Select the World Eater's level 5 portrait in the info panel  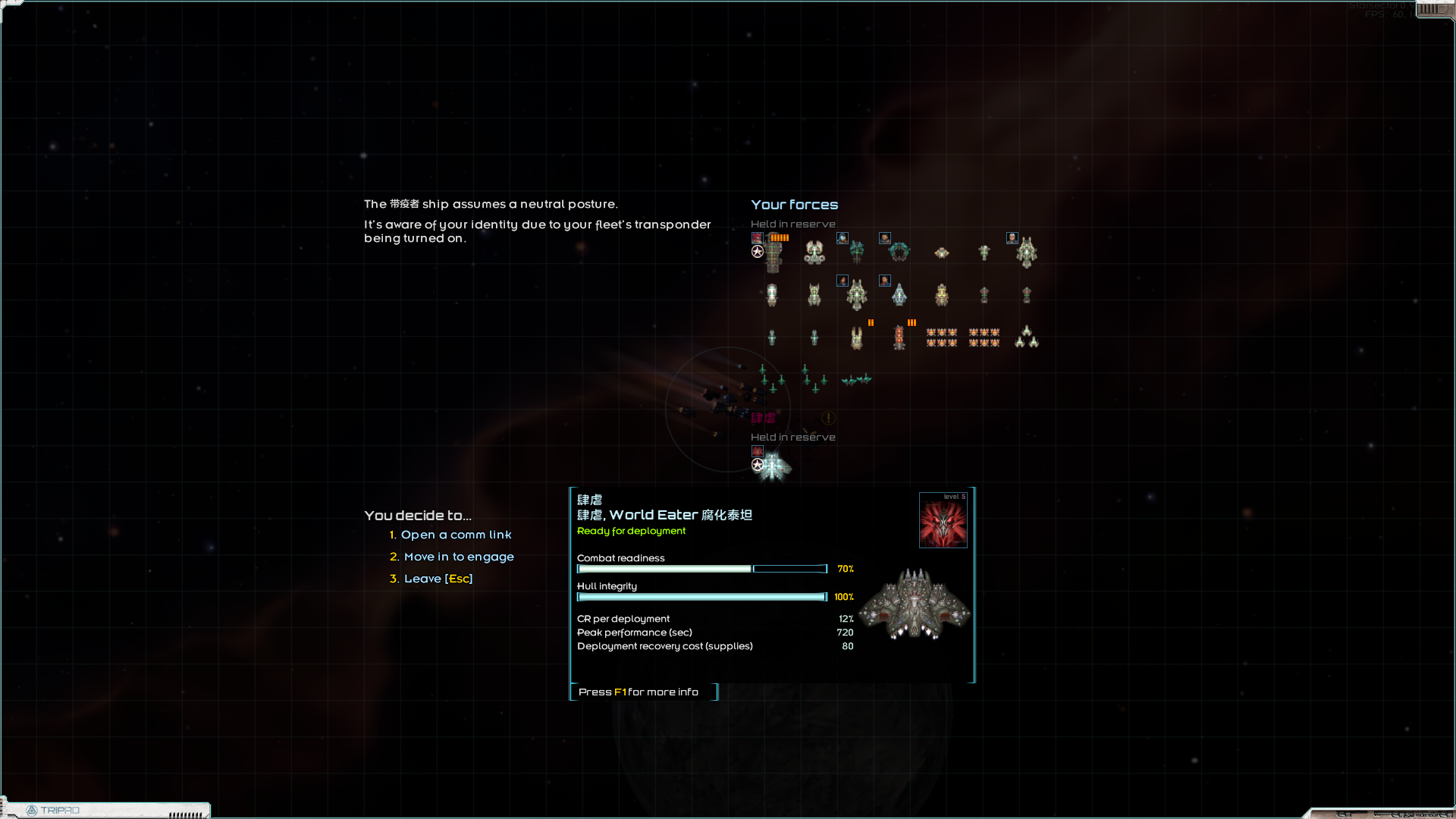pyautogui.click(x=943, y=520)
